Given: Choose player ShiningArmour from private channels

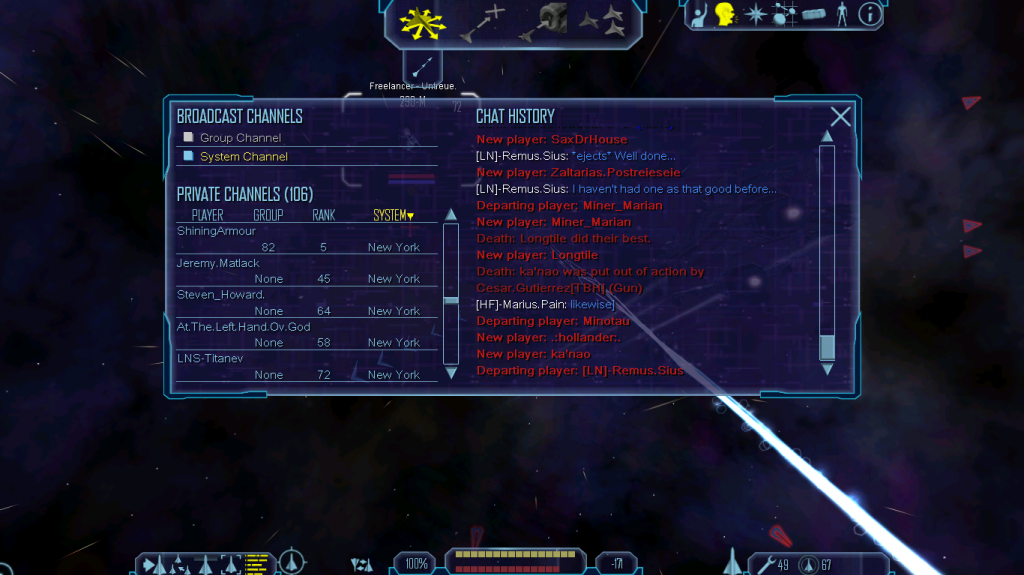Looking at the screenshot, I should [216, 232].
